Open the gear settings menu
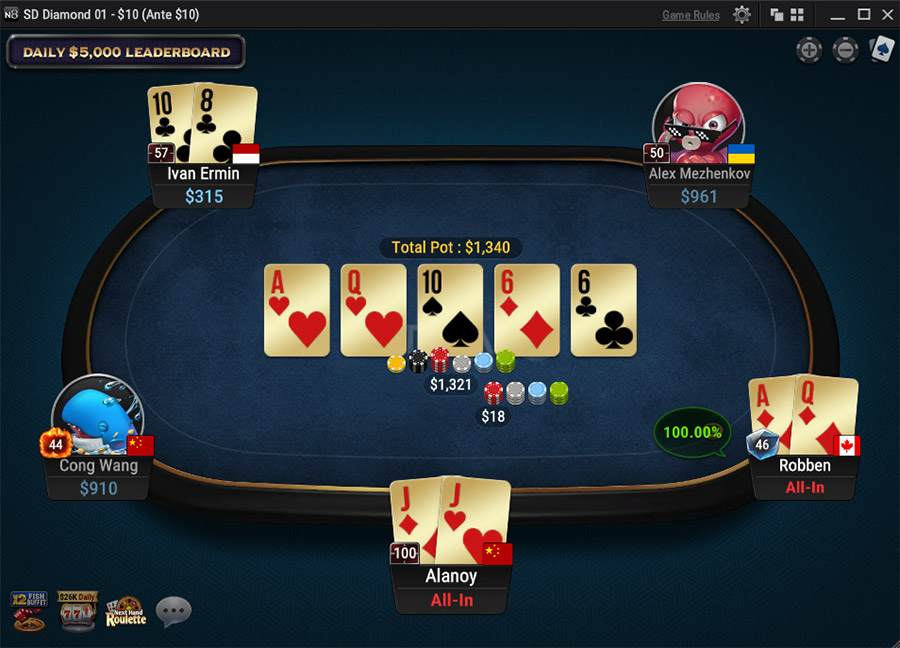 (742, 15)
